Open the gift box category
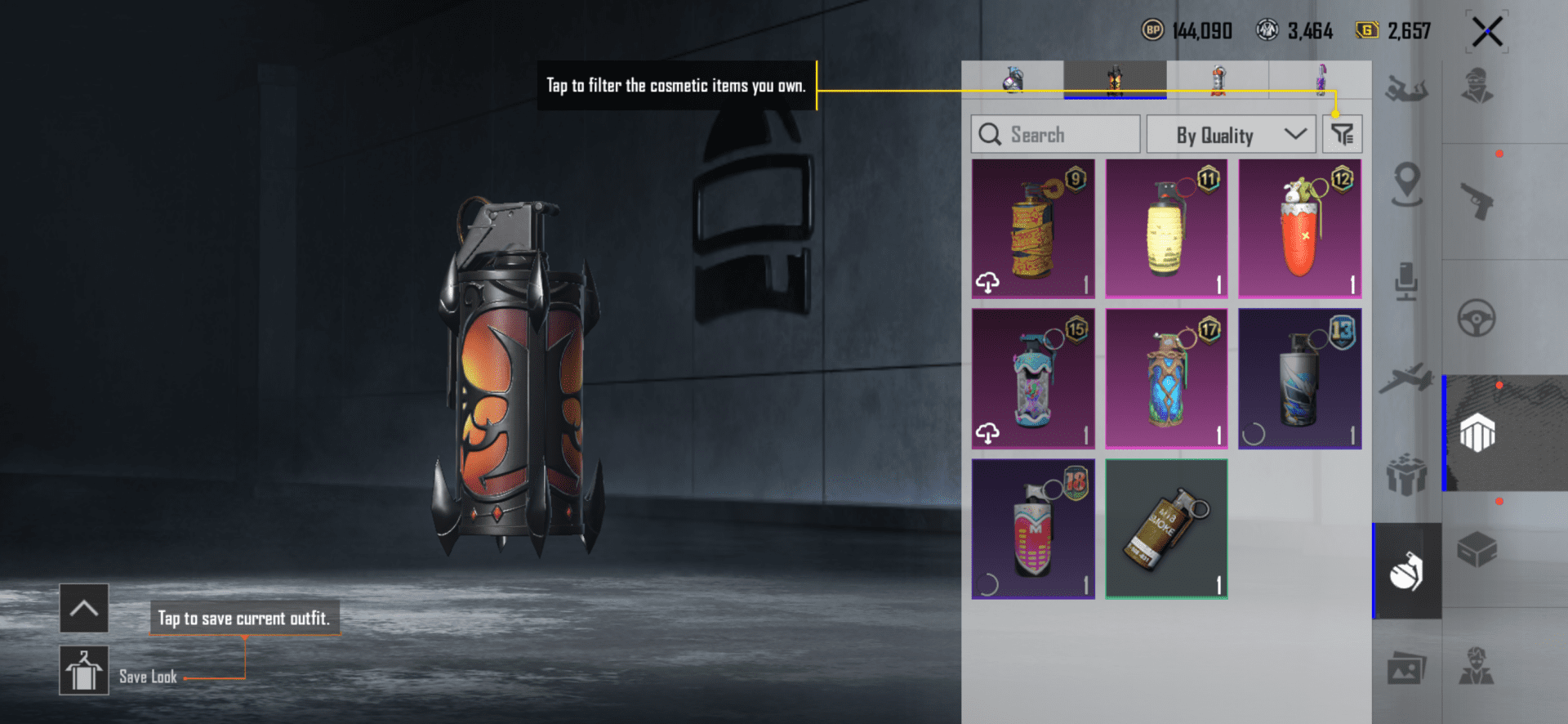The image size is (1568, 724). (1406, 475)
